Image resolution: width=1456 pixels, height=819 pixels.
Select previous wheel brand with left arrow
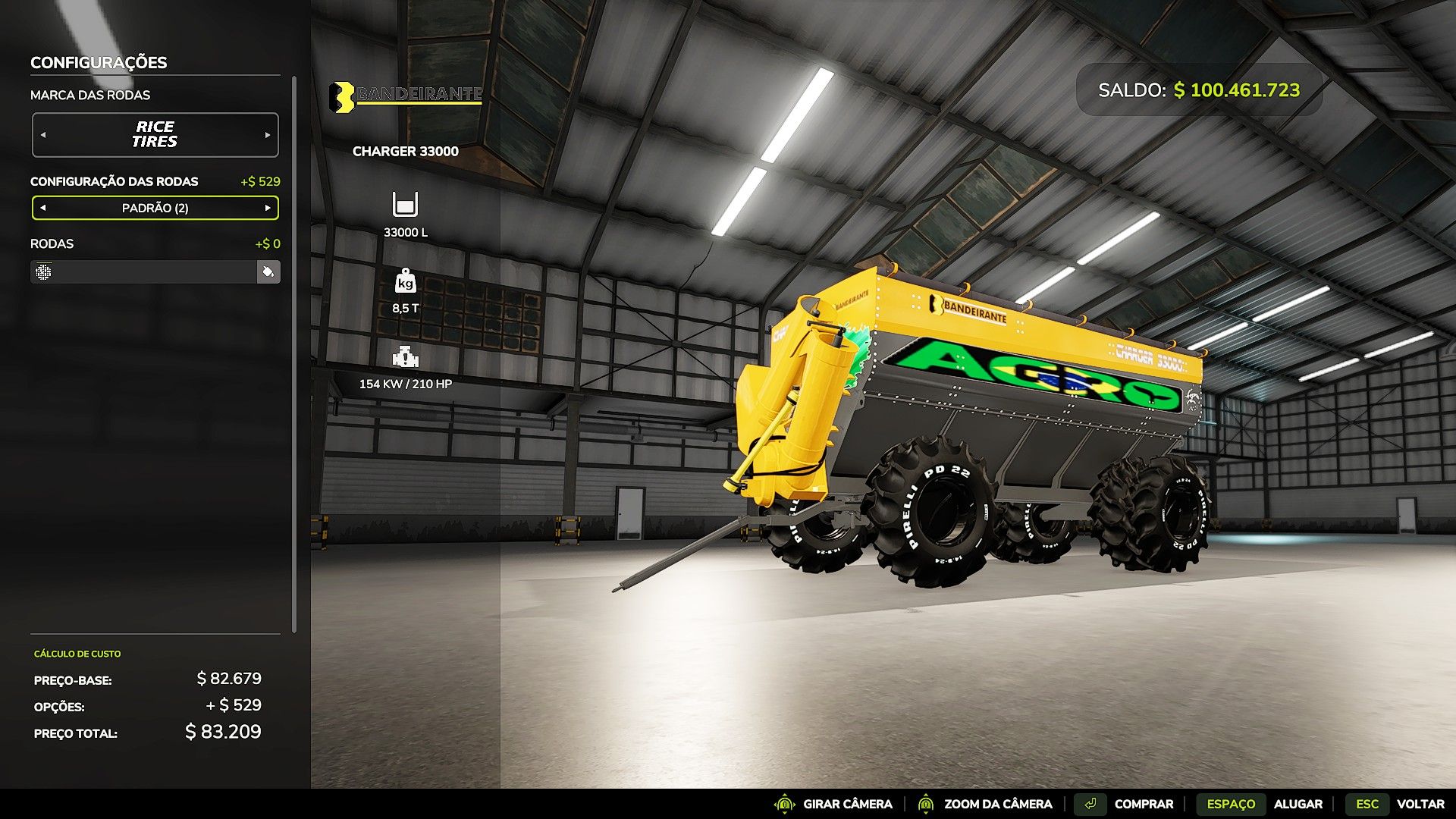(x=43, y=135)
